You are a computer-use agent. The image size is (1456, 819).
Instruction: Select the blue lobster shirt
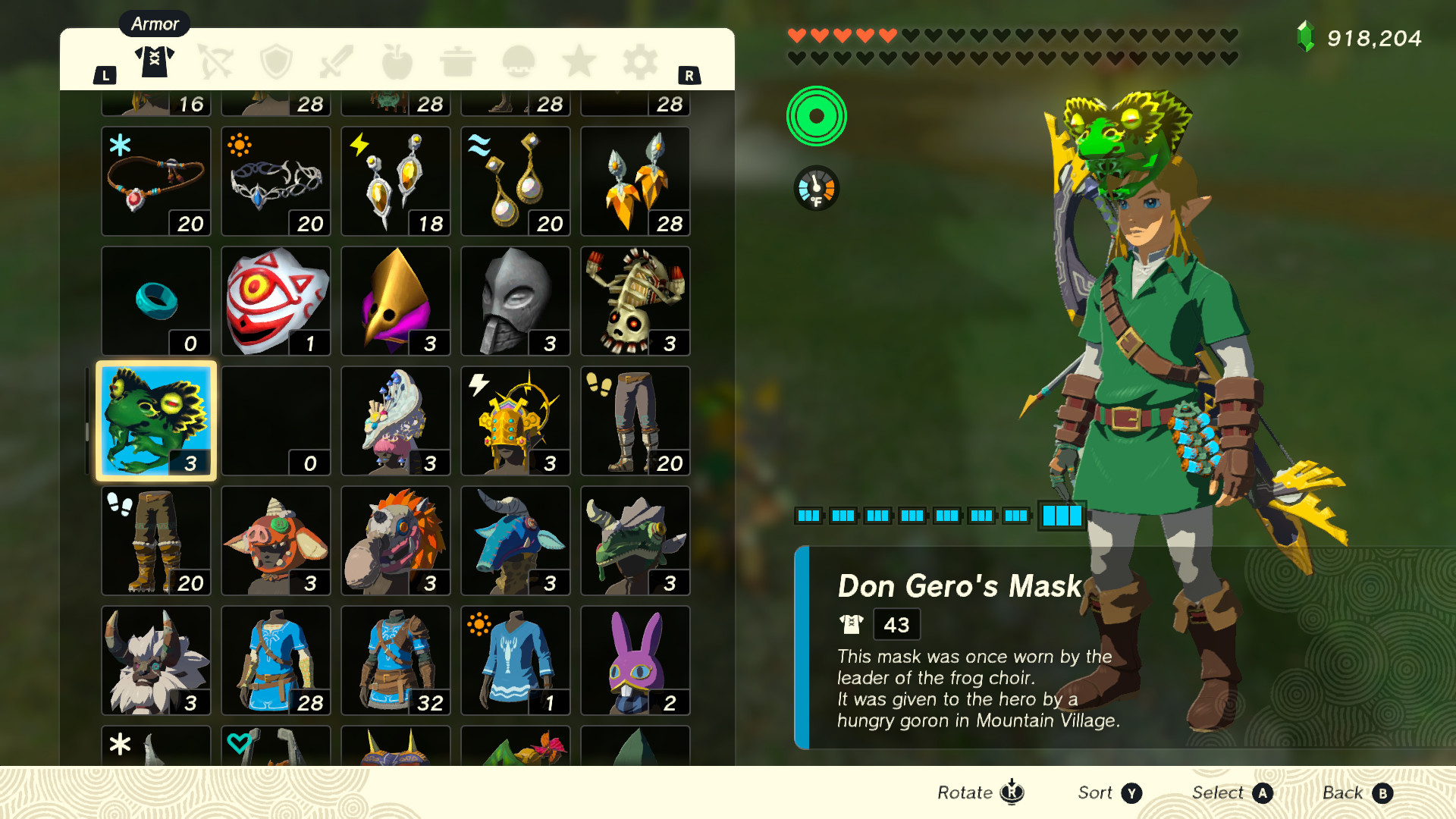coord(515,660)
